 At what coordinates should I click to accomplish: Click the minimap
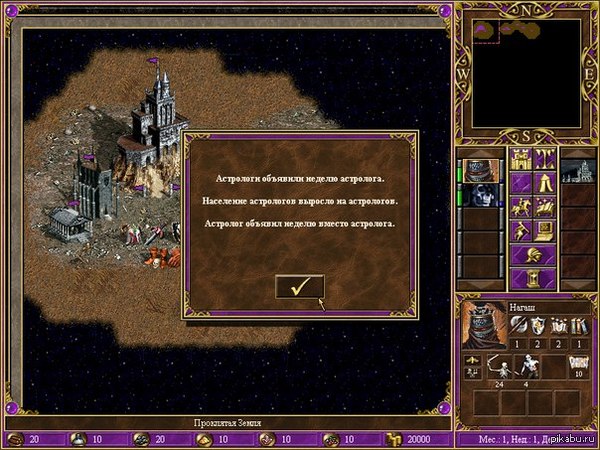[x=527, y=74]
